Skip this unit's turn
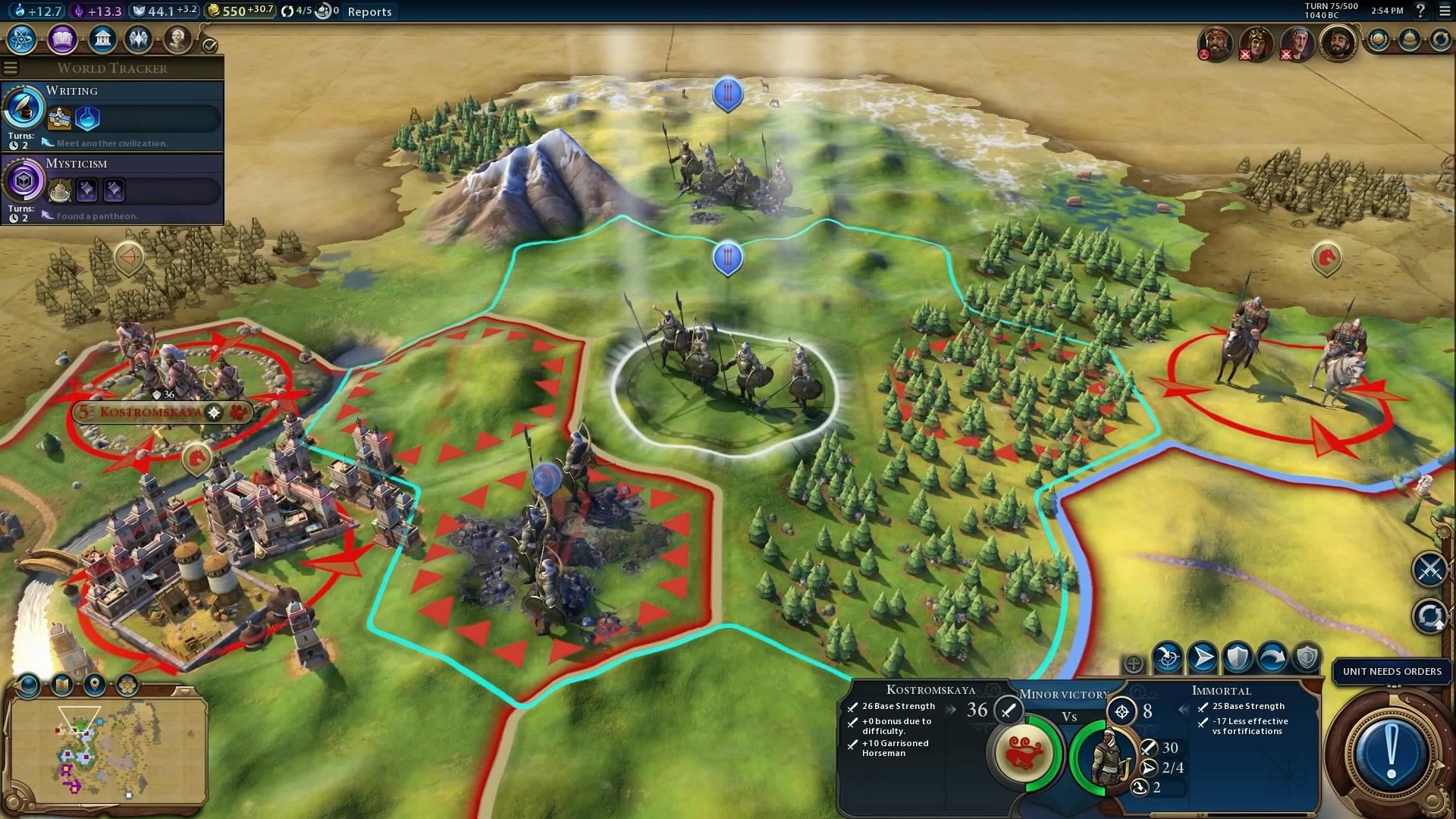This screenshot has width=1456, height=819. [x=1272, y=657]
